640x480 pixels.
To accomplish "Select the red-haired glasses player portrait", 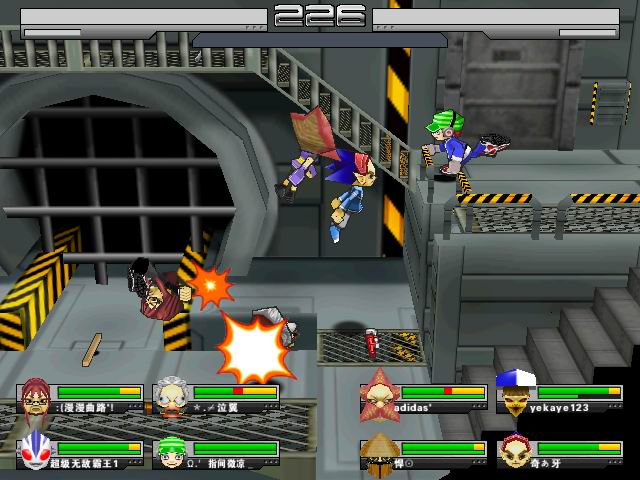I will 36,398.
